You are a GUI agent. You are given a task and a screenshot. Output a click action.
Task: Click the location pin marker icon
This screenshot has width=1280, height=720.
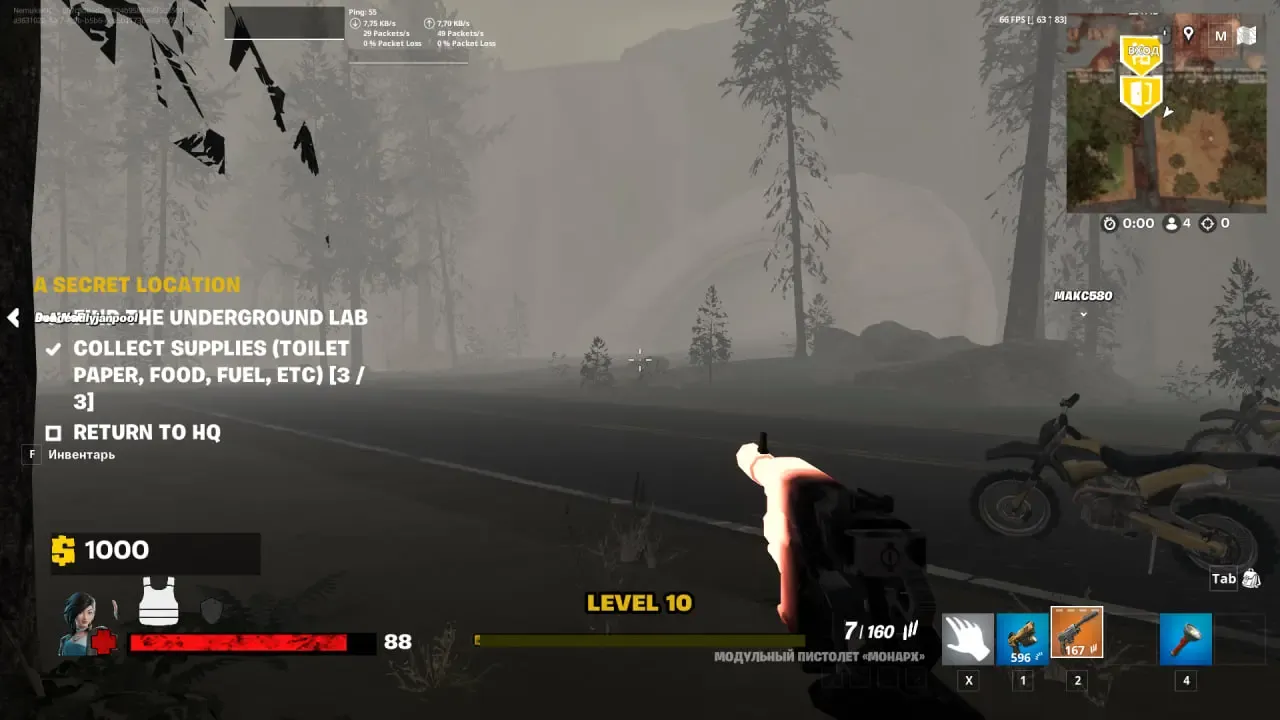point(1189,35)
